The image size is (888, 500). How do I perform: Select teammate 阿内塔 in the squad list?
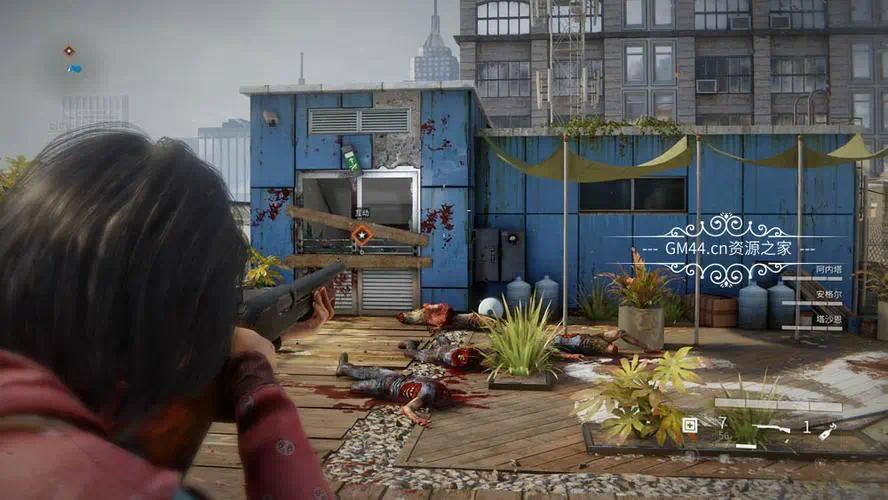[828, 270]
